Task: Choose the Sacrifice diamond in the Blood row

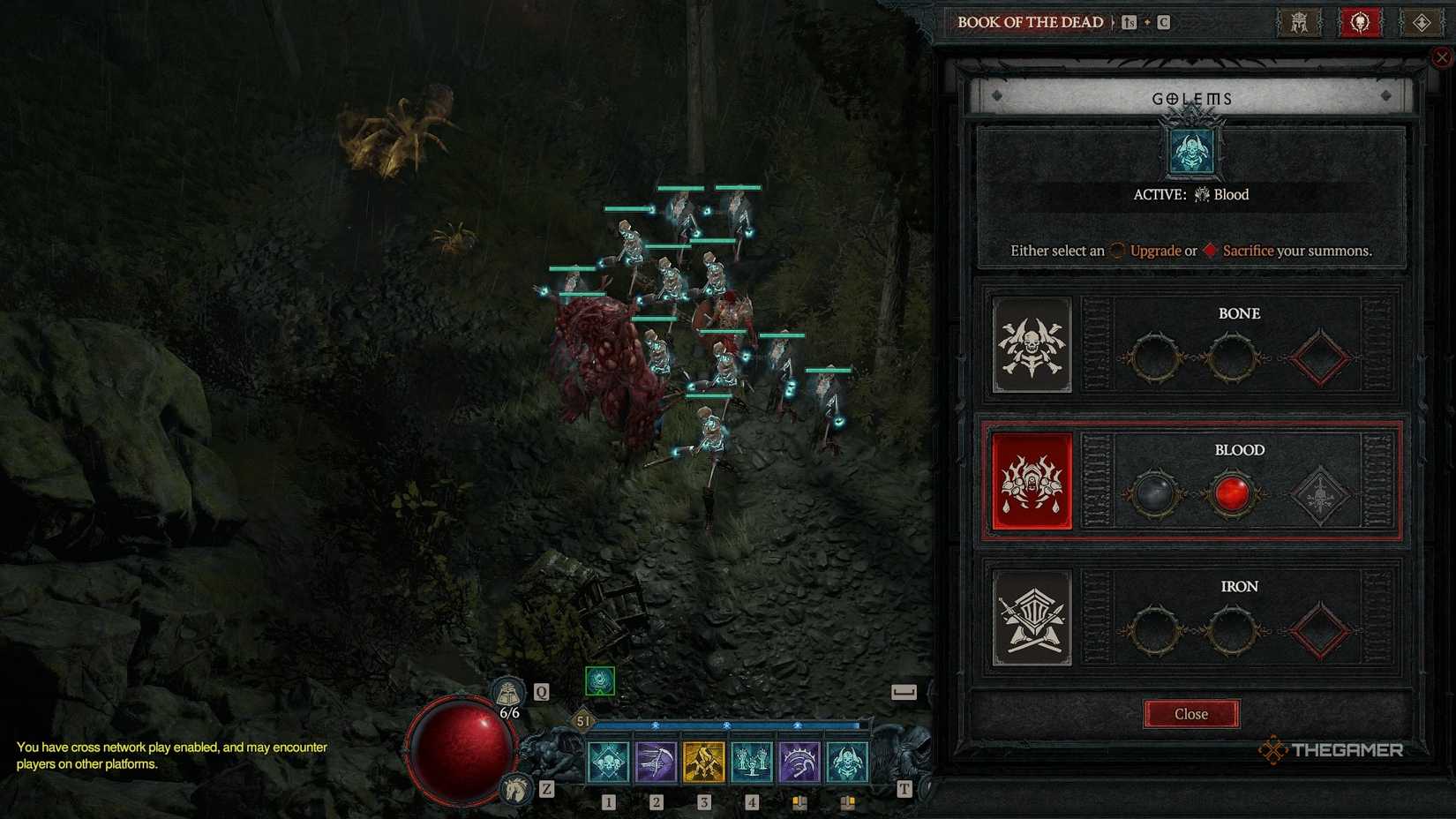Action: 1321,493
